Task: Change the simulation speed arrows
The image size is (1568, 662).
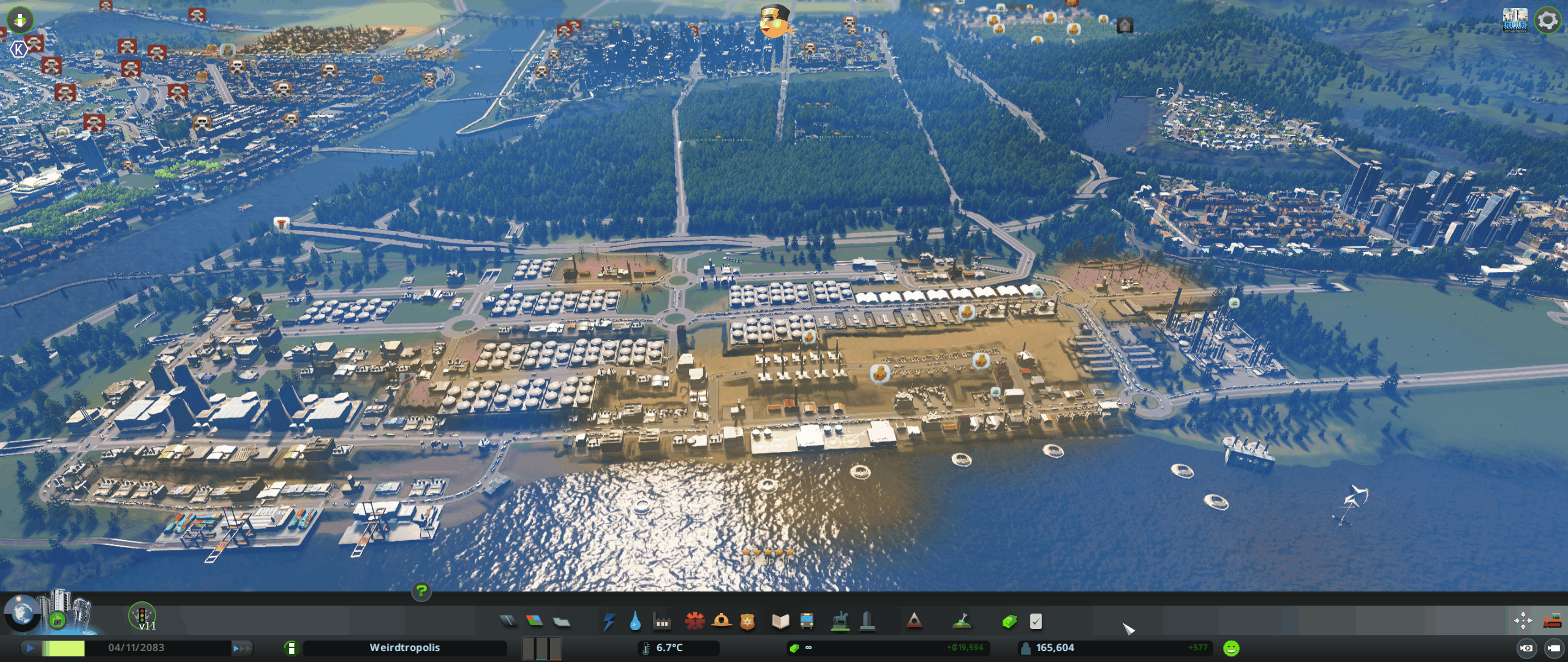Action: 241,648
